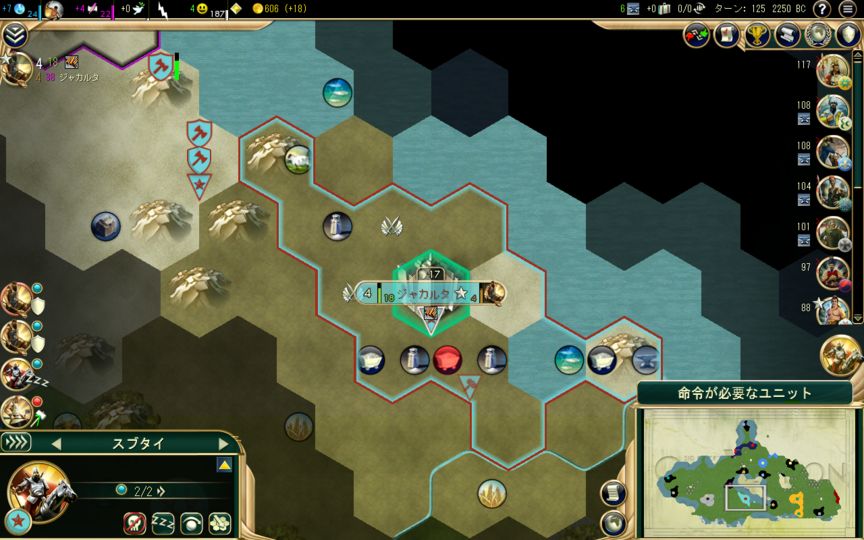
Task: Open the victory progress trophy panel
Action: click(x=758, y=35)
